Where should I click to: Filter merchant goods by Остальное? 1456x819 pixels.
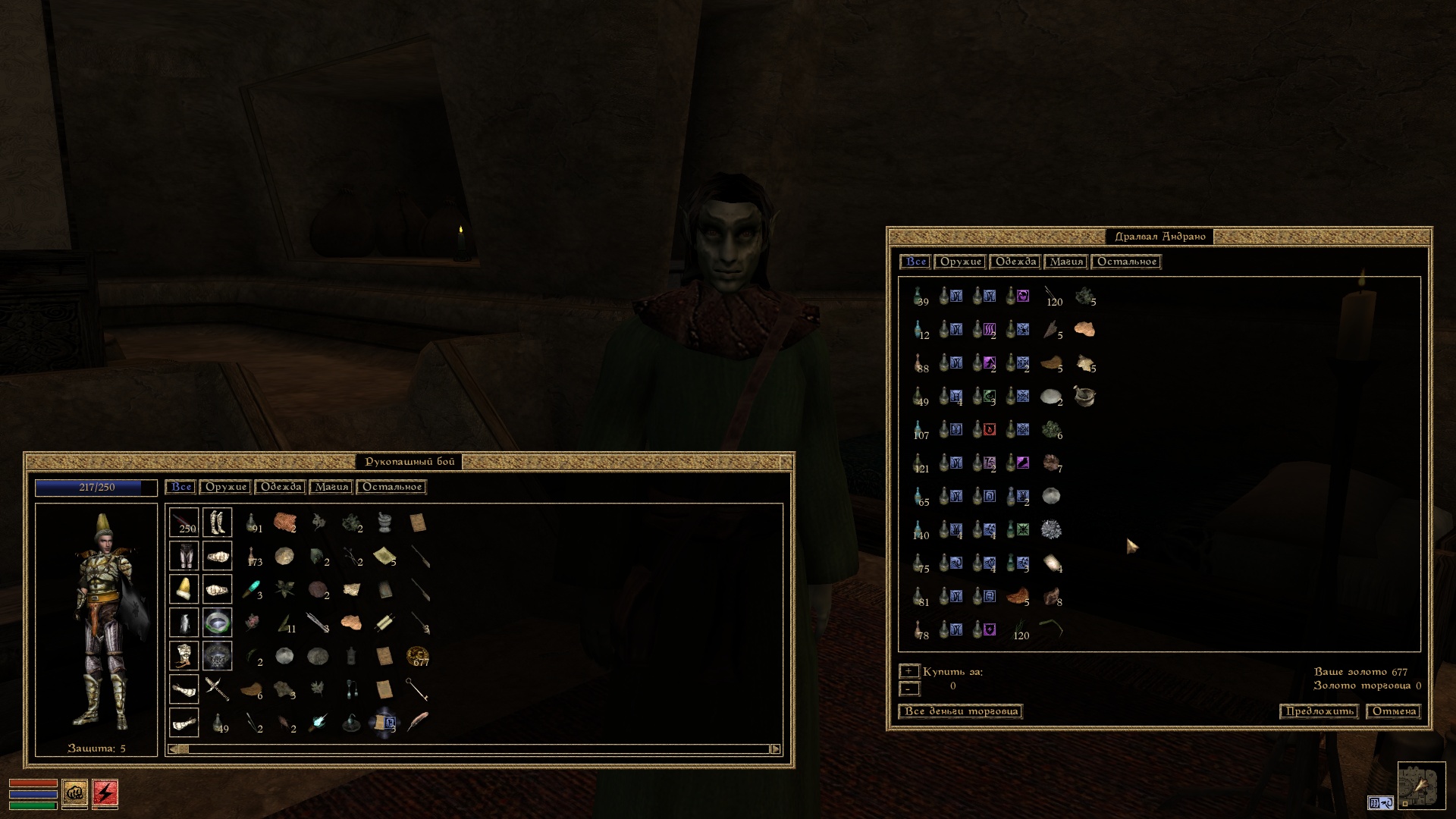tap(1126, 262)
